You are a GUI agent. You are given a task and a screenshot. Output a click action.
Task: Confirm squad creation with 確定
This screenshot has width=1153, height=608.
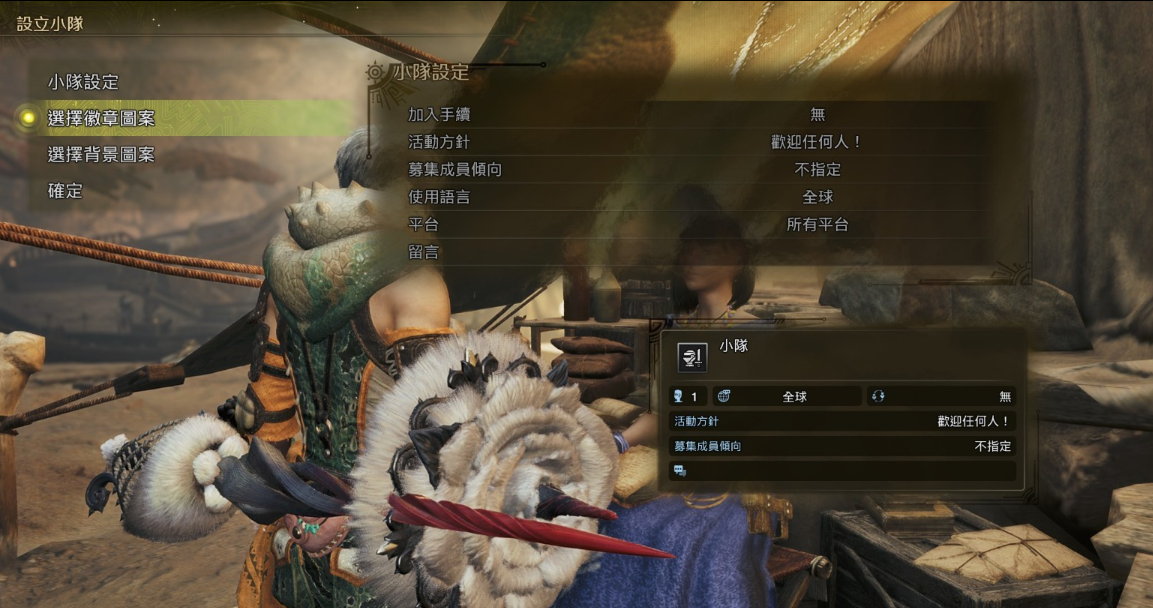pyautogui.click(x=65, y=190)
